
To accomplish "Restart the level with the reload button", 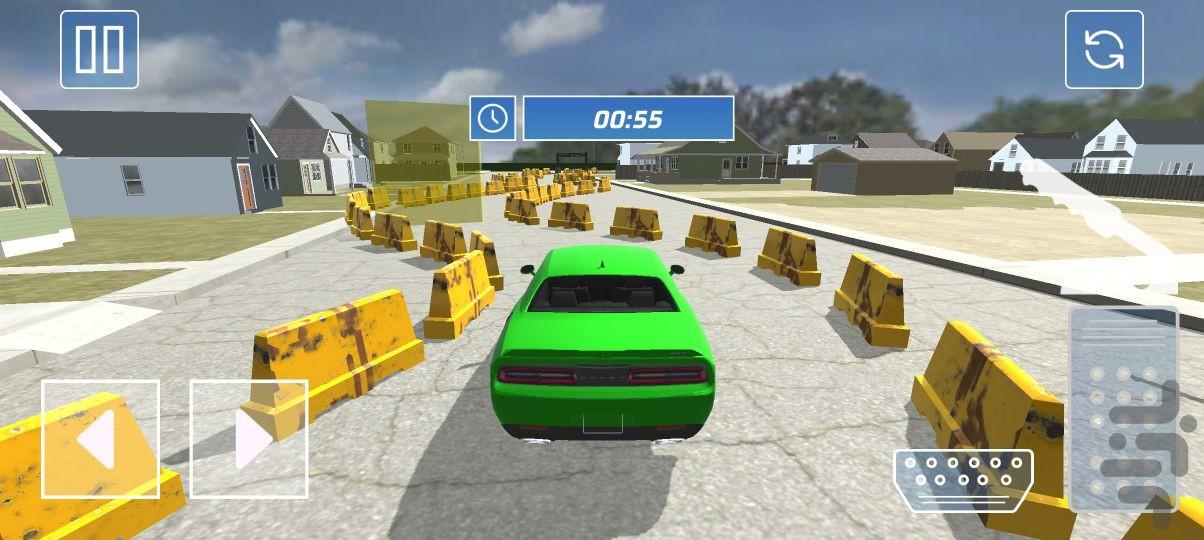I will coord(1103,49).
